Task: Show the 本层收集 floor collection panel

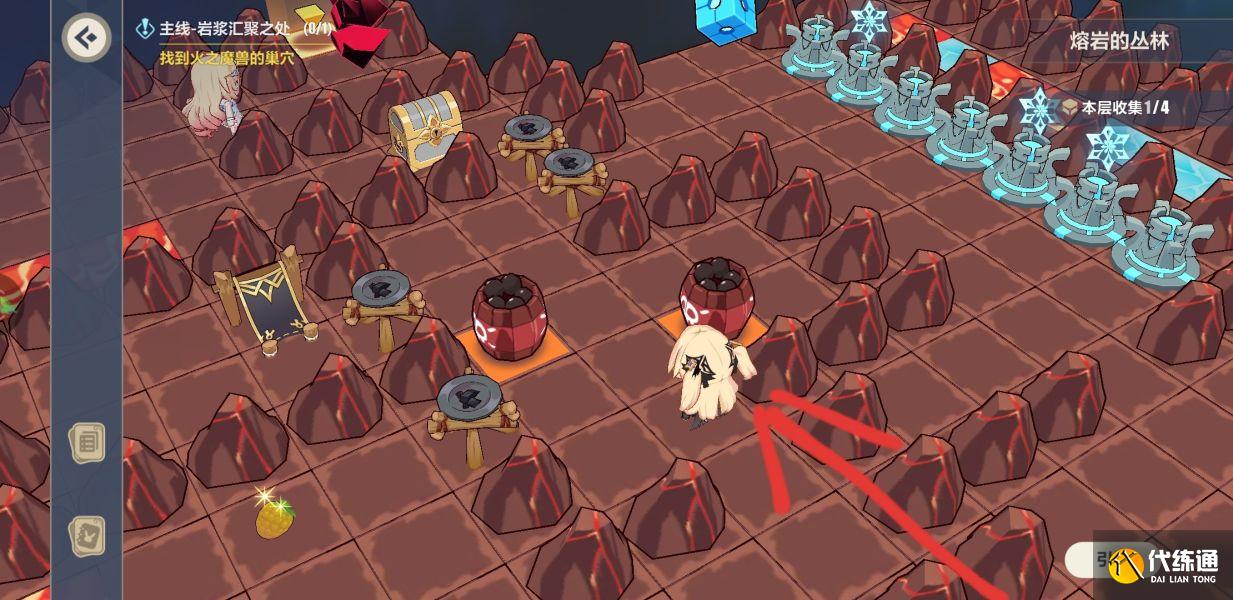Action: (1115, 108)
